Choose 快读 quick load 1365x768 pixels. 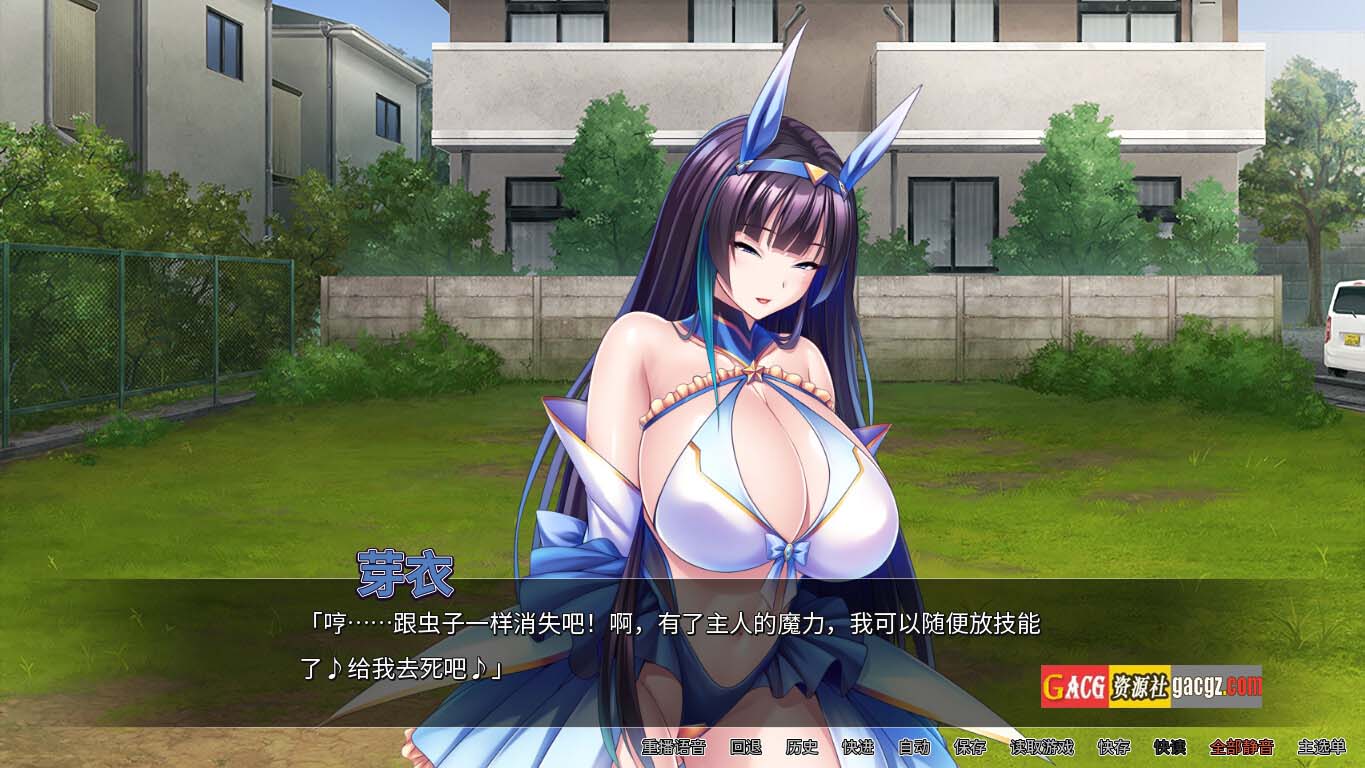(1169, 747)
